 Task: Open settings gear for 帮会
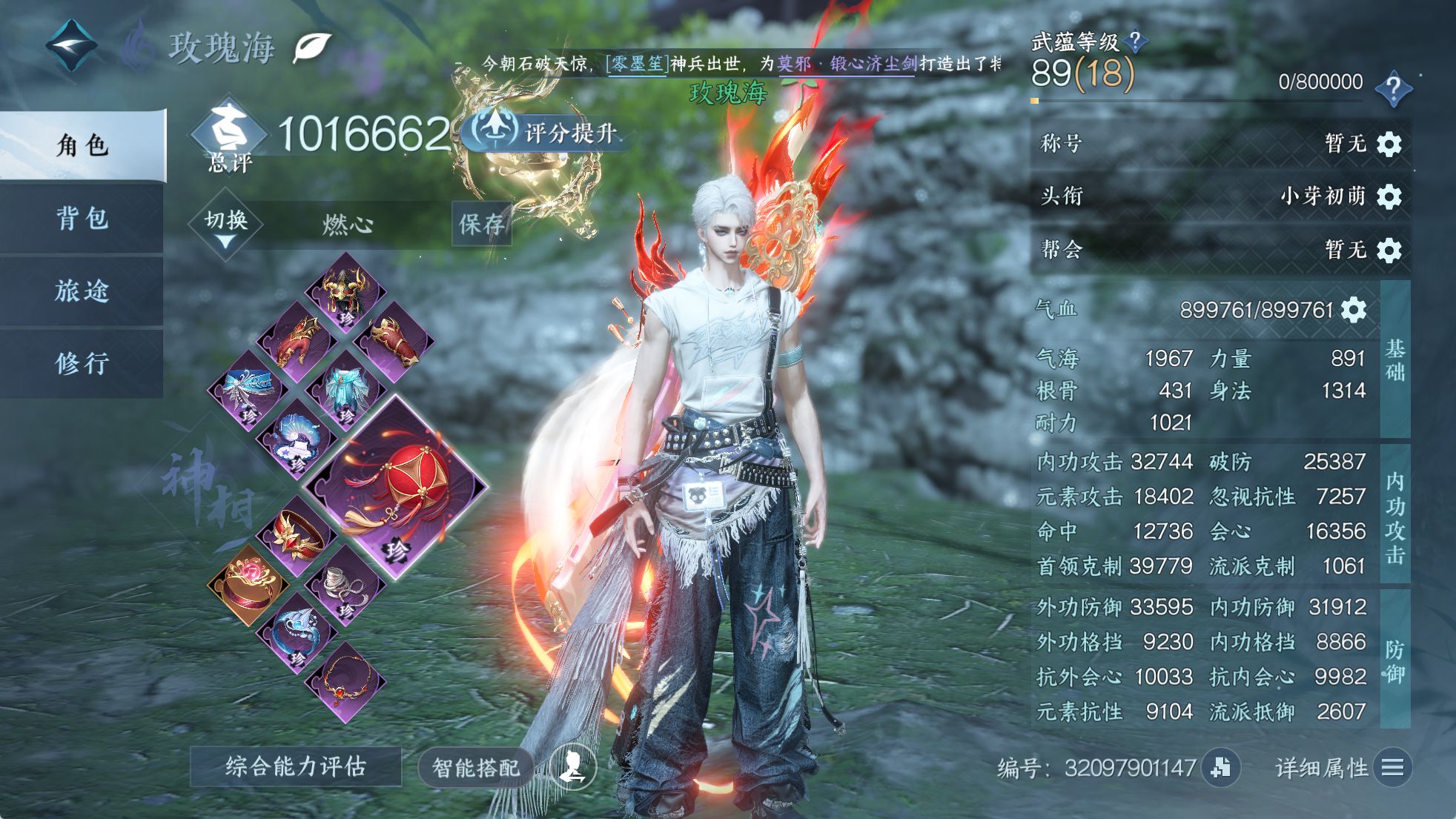tap(1389, 250)
